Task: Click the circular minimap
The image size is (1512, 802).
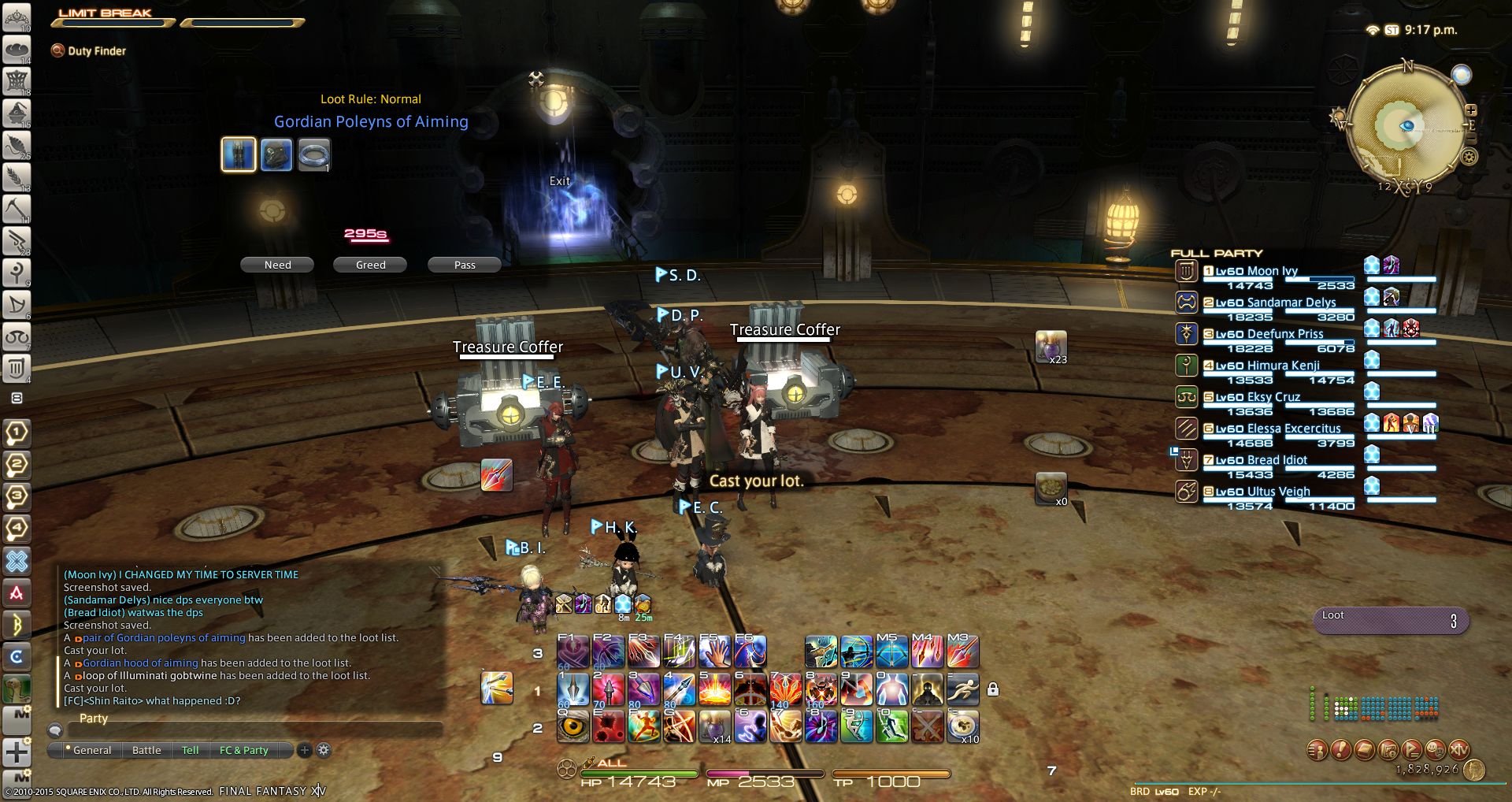Action: [x=1406, y=126]
